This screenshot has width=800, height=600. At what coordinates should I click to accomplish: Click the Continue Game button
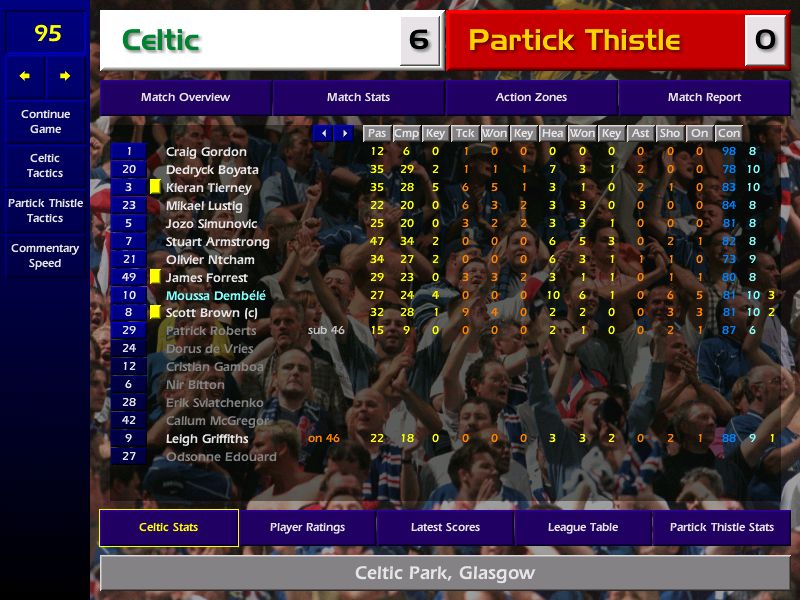point(45,122)
